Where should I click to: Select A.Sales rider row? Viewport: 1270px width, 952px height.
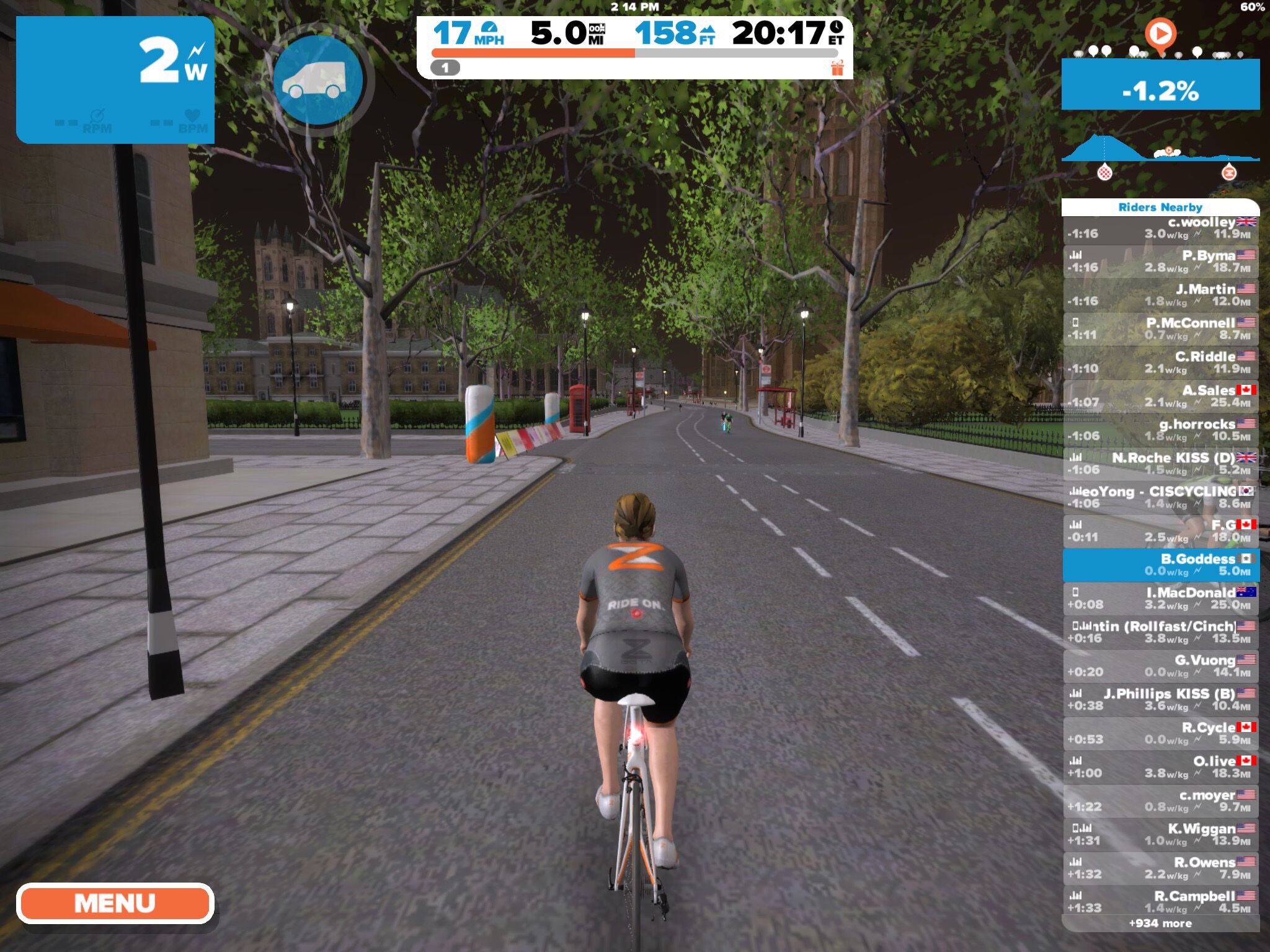click(1160, 397)
